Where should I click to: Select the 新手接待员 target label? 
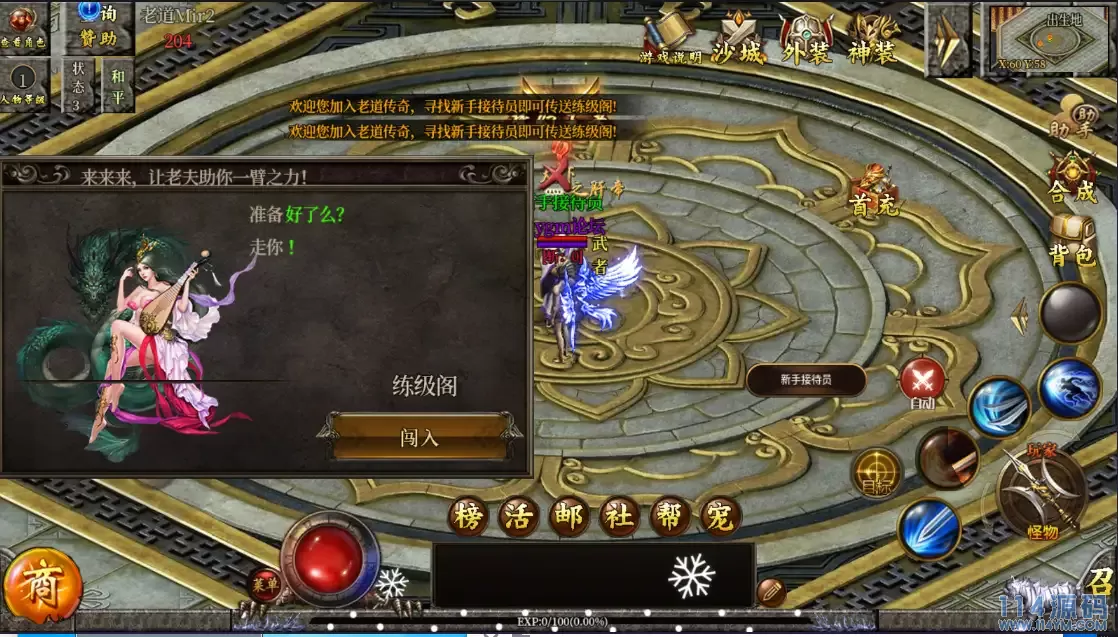click(806, 380)
